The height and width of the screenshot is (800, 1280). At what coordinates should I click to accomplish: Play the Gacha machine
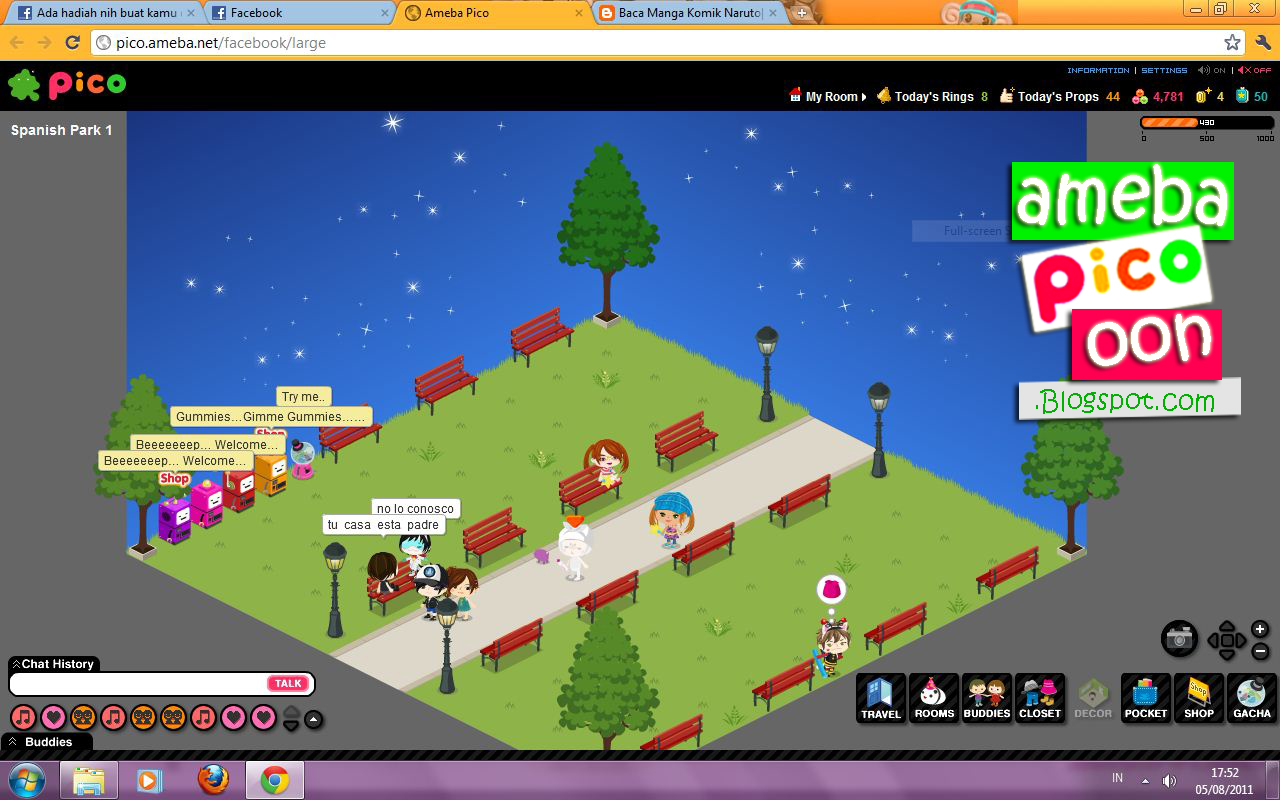coord(1251,698)
